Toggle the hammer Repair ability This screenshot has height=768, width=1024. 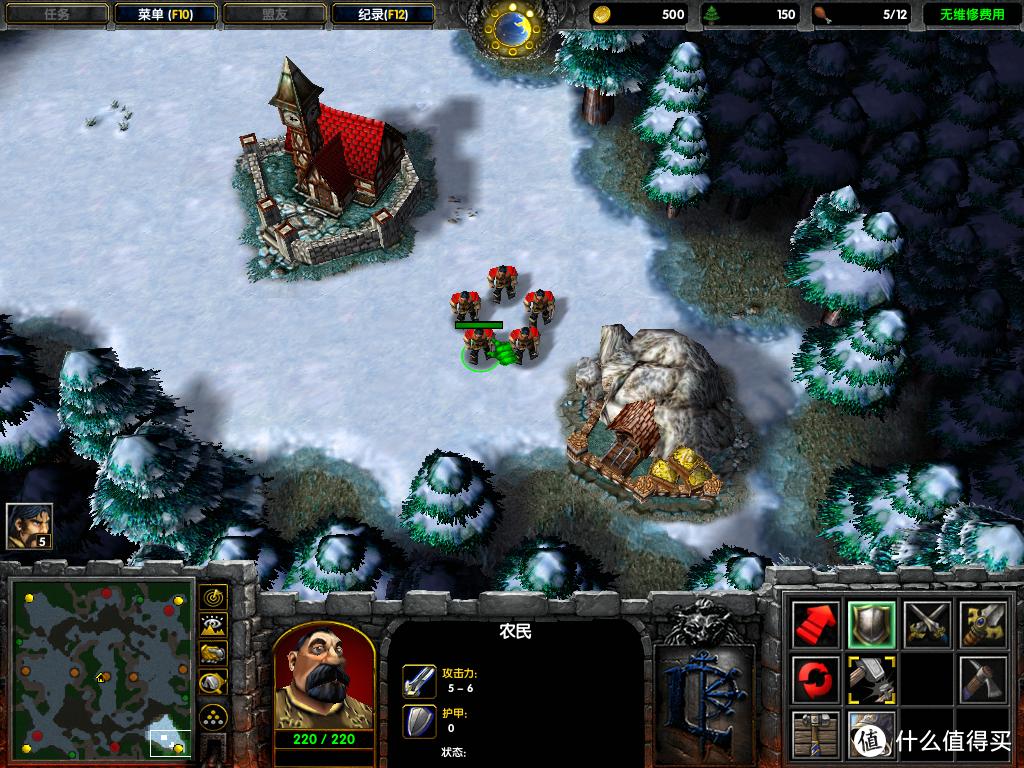coord(870,680)
